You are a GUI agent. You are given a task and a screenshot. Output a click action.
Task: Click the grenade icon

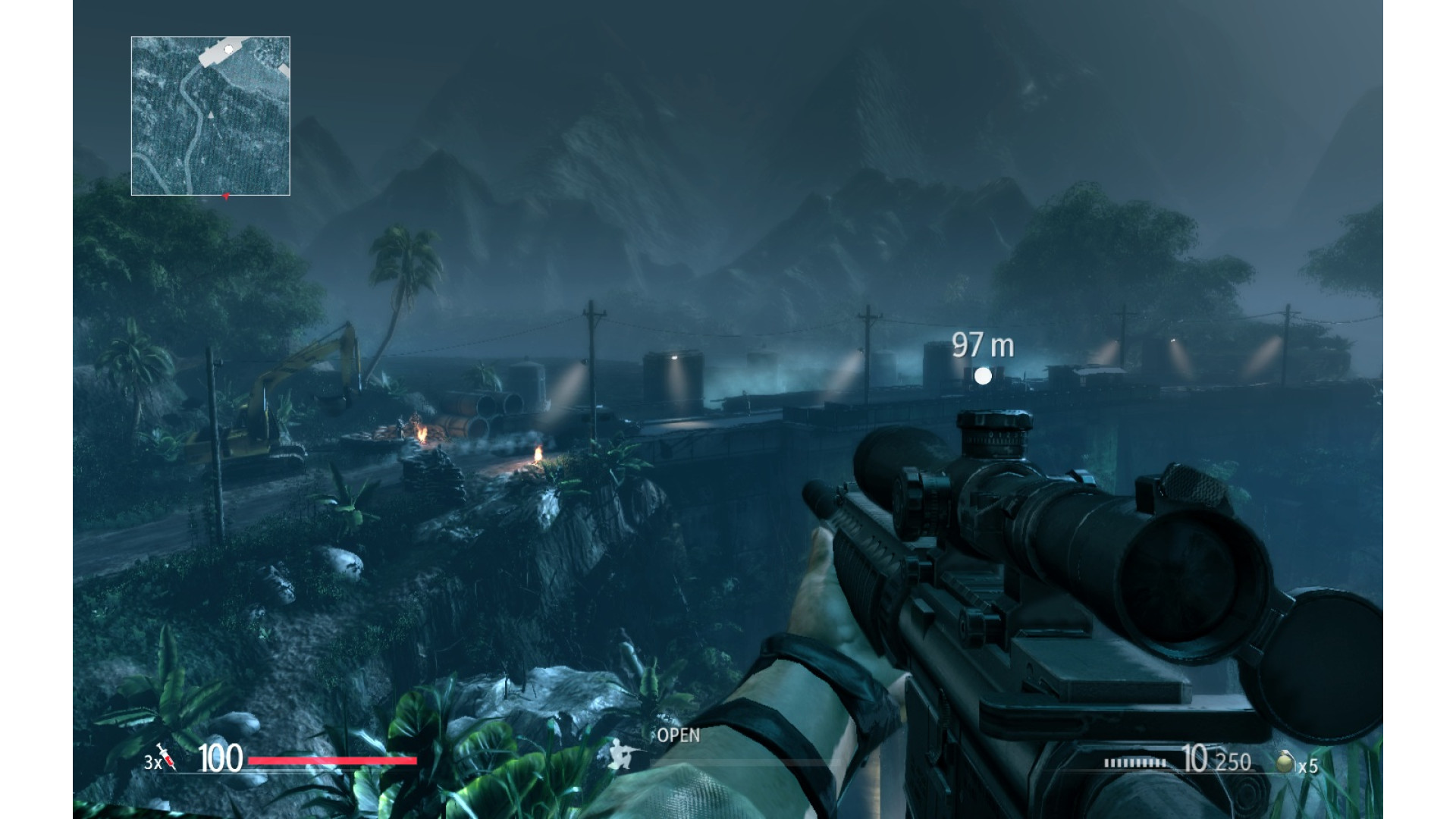coord(1284,761)
